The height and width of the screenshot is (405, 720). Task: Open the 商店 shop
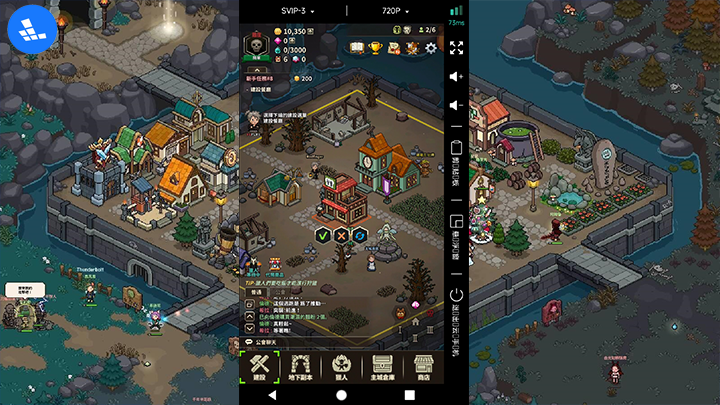click(422, 365)
